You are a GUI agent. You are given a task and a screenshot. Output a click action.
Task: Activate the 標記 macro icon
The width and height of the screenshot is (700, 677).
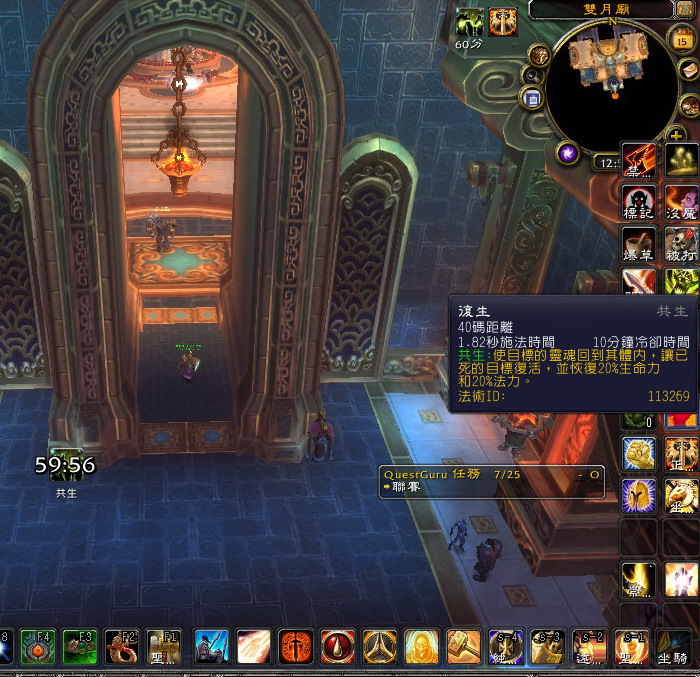coord(639,202)
